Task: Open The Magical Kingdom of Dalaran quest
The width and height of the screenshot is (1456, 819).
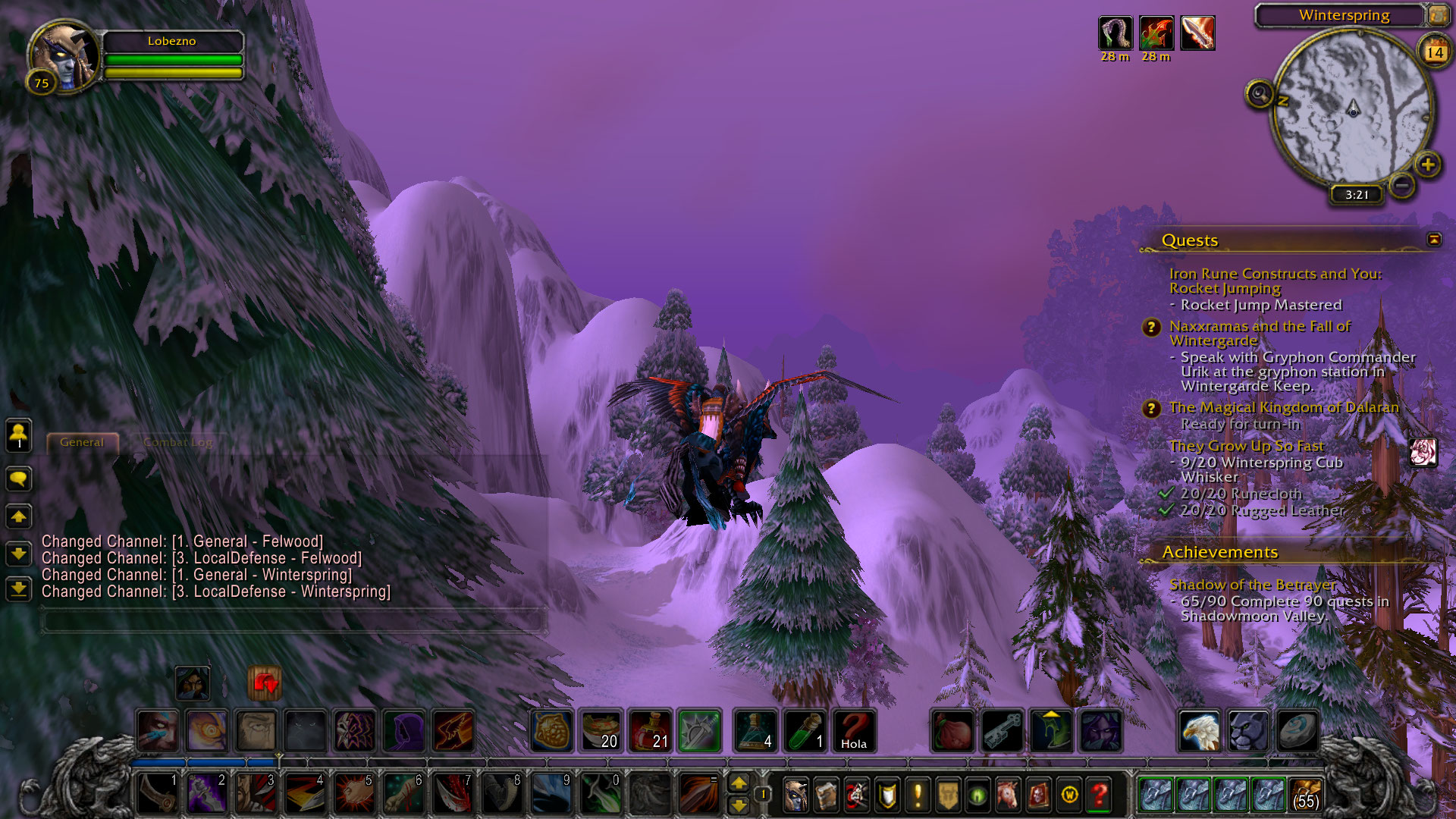Action: point(1283,408)
